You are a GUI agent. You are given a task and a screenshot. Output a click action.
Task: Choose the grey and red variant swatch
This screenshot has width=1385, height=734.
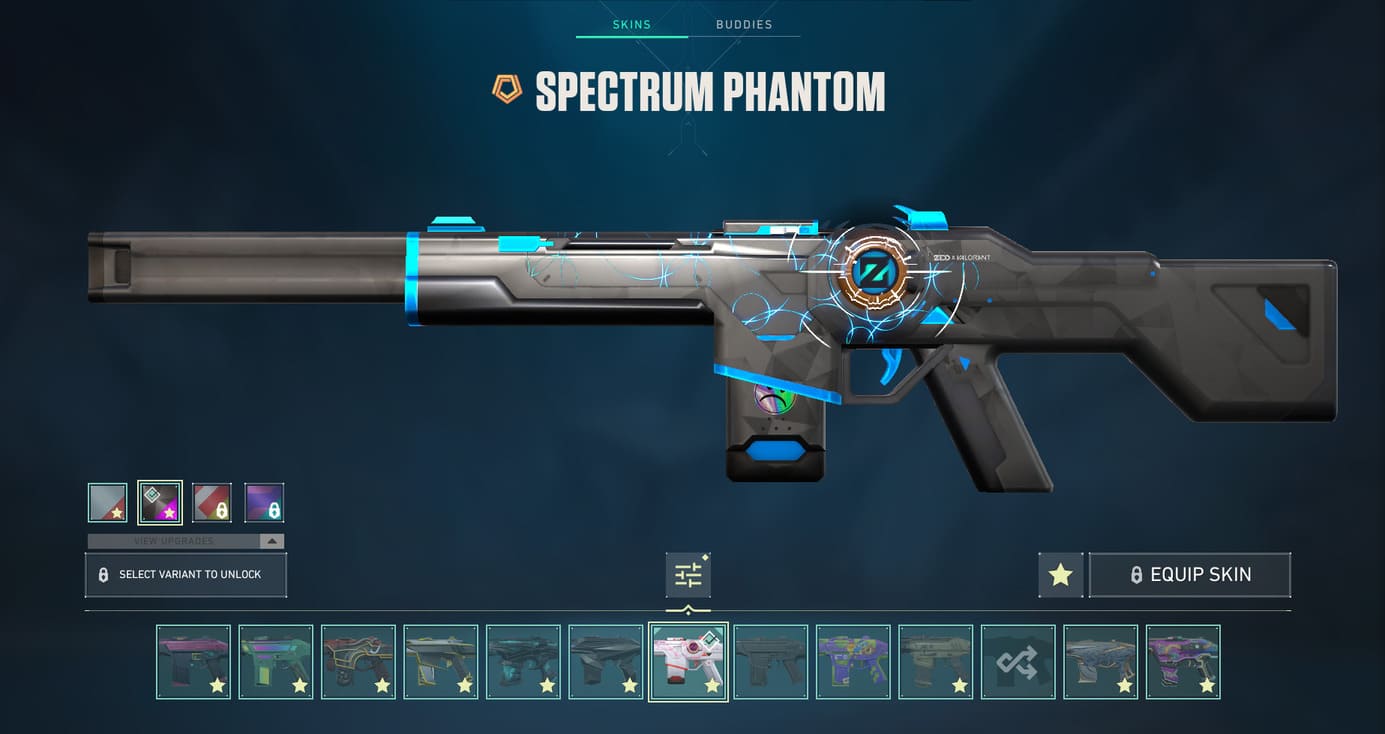click(107, 502)
